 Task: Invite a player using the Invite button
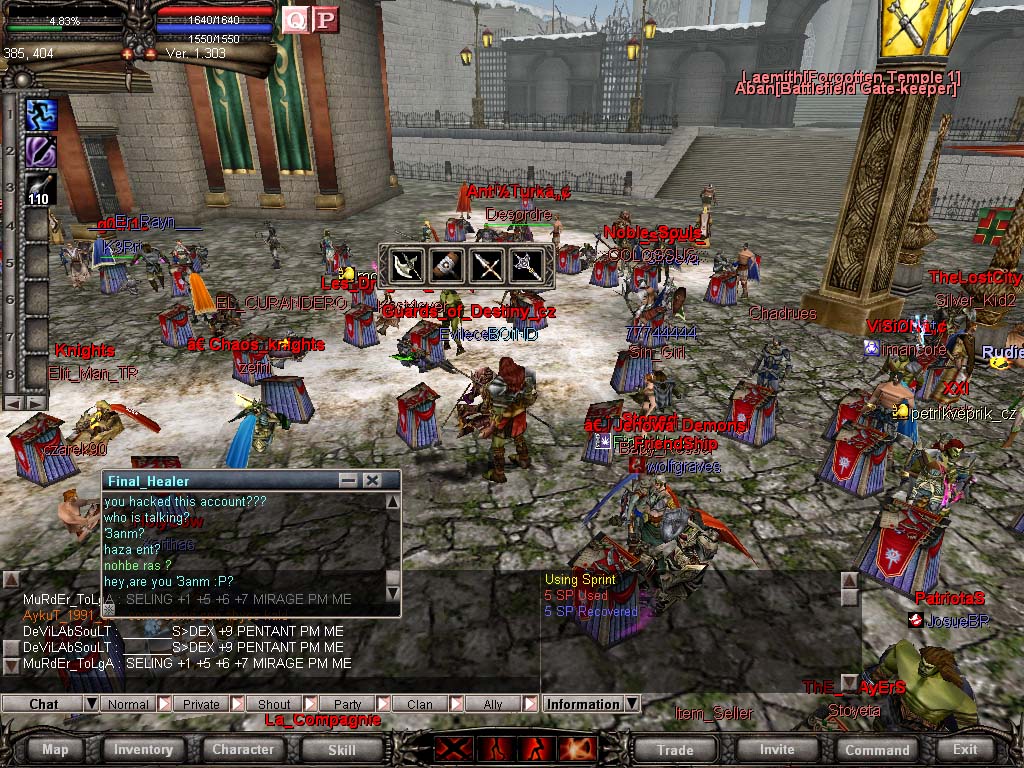(777, 749)
